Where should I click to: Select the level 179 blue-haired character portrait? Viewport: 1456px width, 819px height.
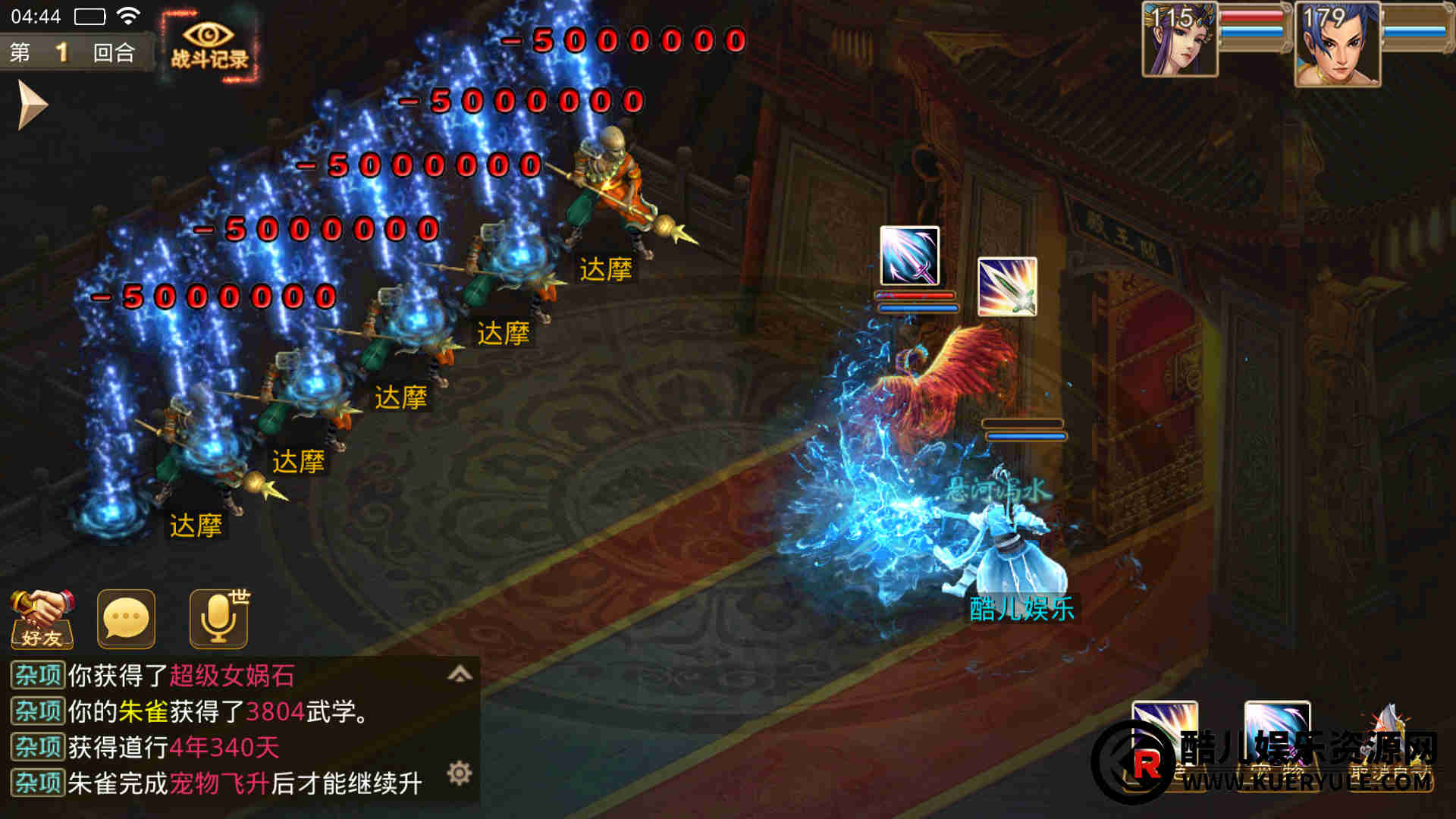(x=1337, y=44)
